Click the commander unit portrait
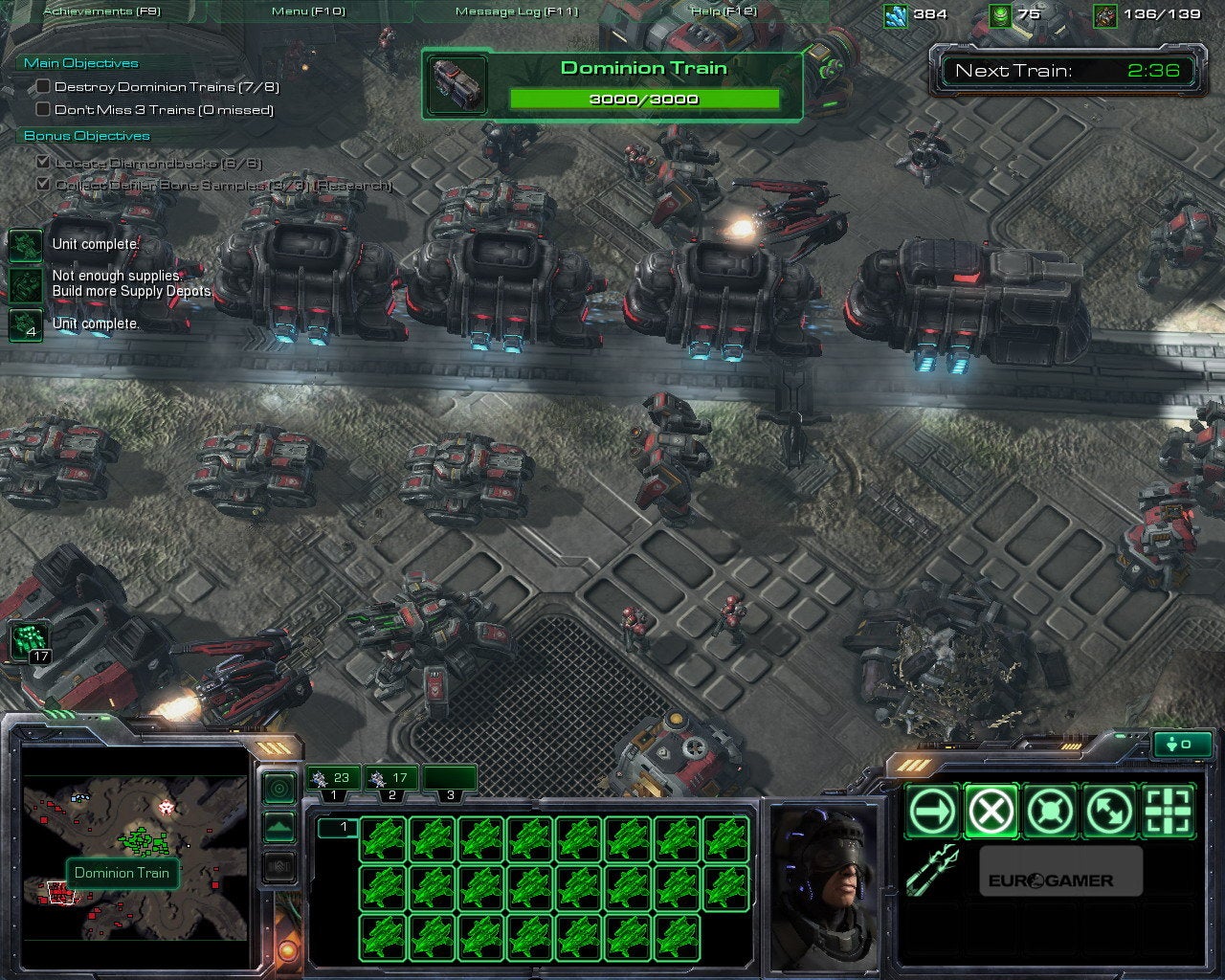The image size is (1225, 980). coord(825,885)
